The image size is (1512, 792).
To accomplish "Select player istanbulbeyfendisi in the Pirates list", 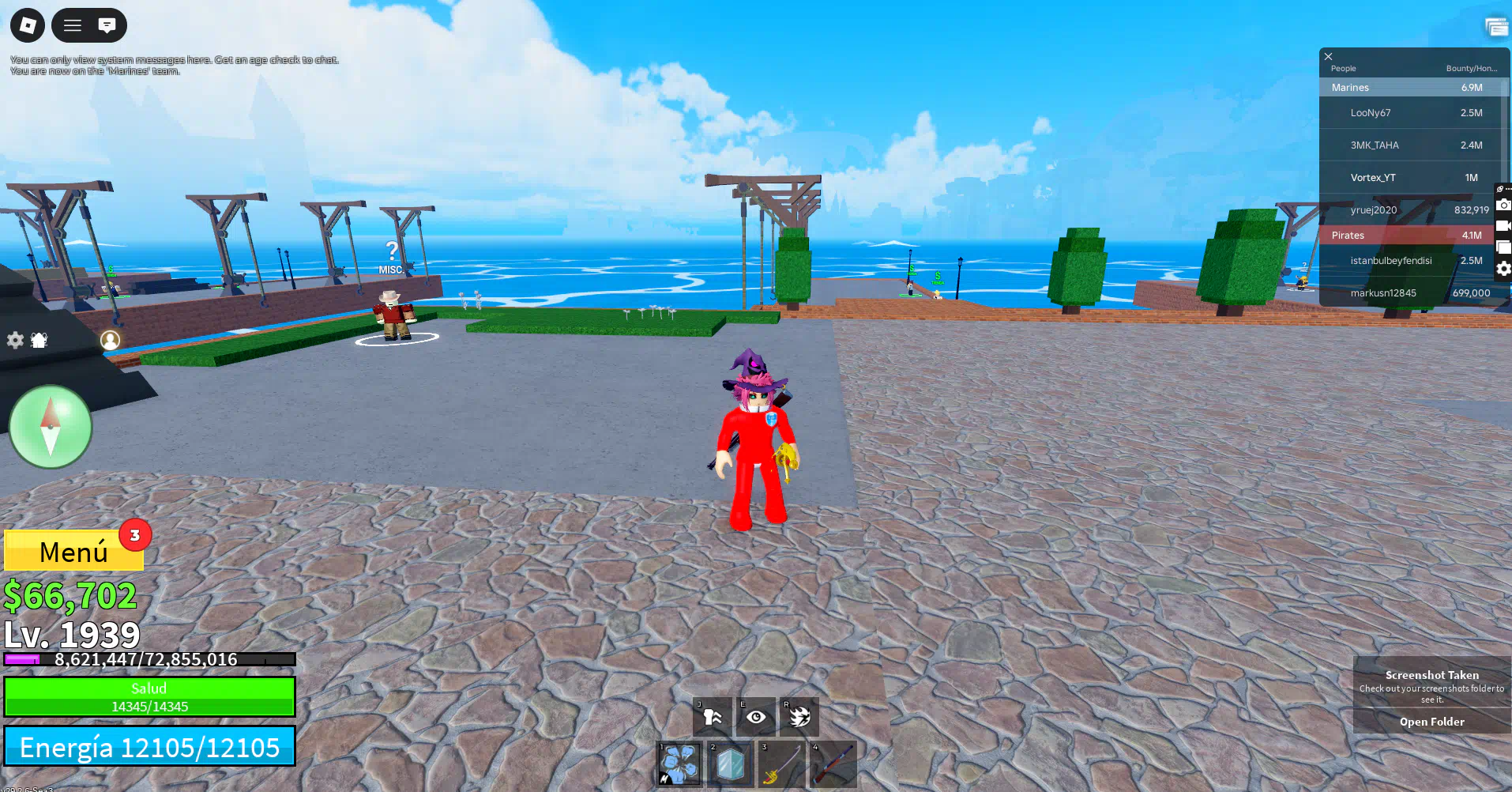I will click(1390, 261).
